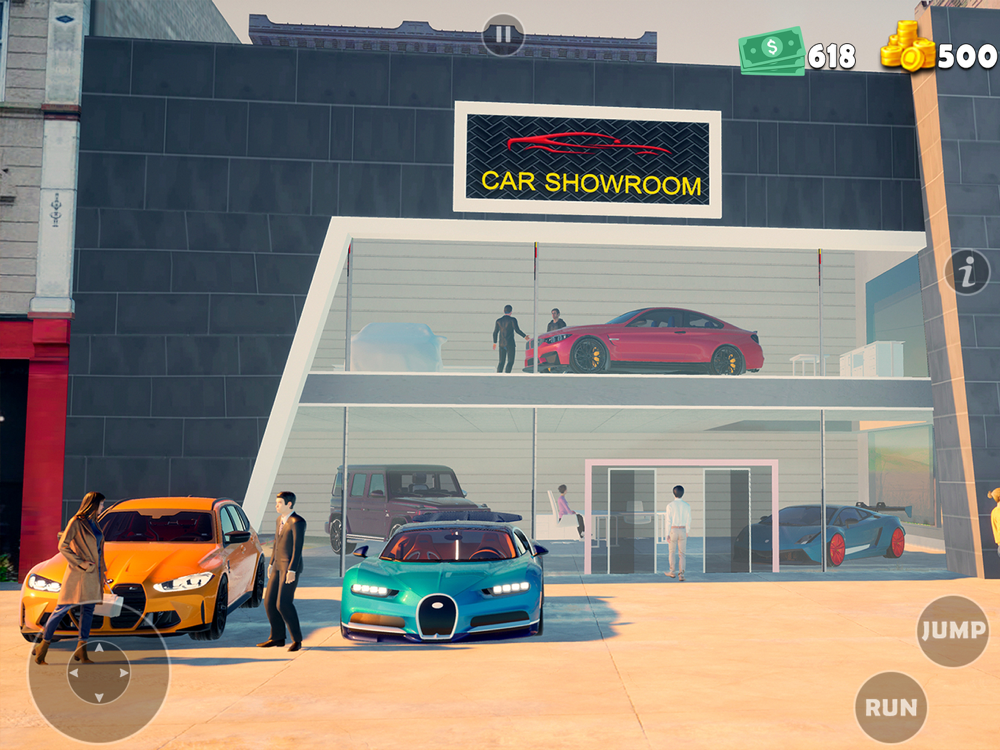
Task: Tap the JUMP button
Action: pyautogui.click(x=953, y=631)
